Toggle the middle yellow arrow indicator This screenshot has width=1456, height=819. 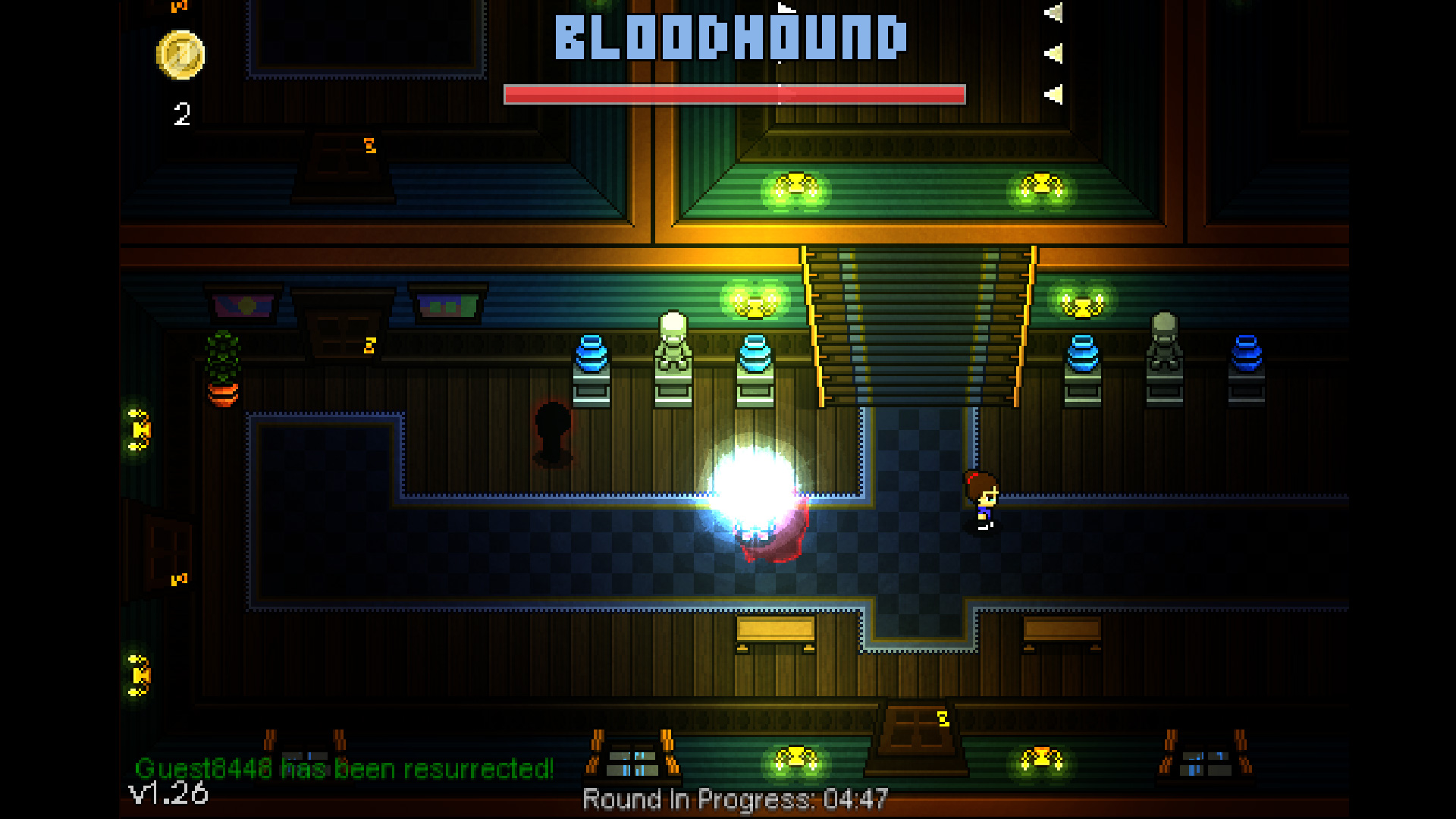tap(1054, 52)
